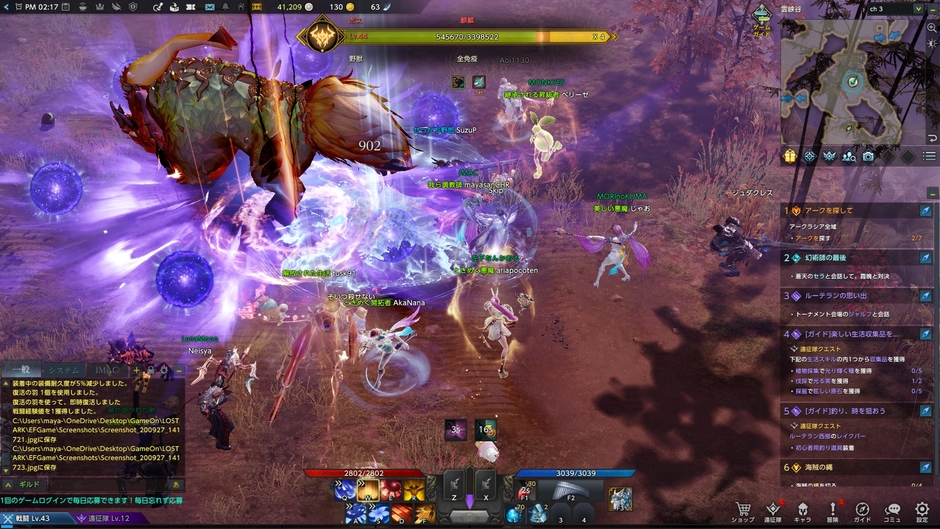The height and width of the screenshot is (529, 940).
Task: Use the red potion in F1 slot
Action: click(x=527, y=490)
